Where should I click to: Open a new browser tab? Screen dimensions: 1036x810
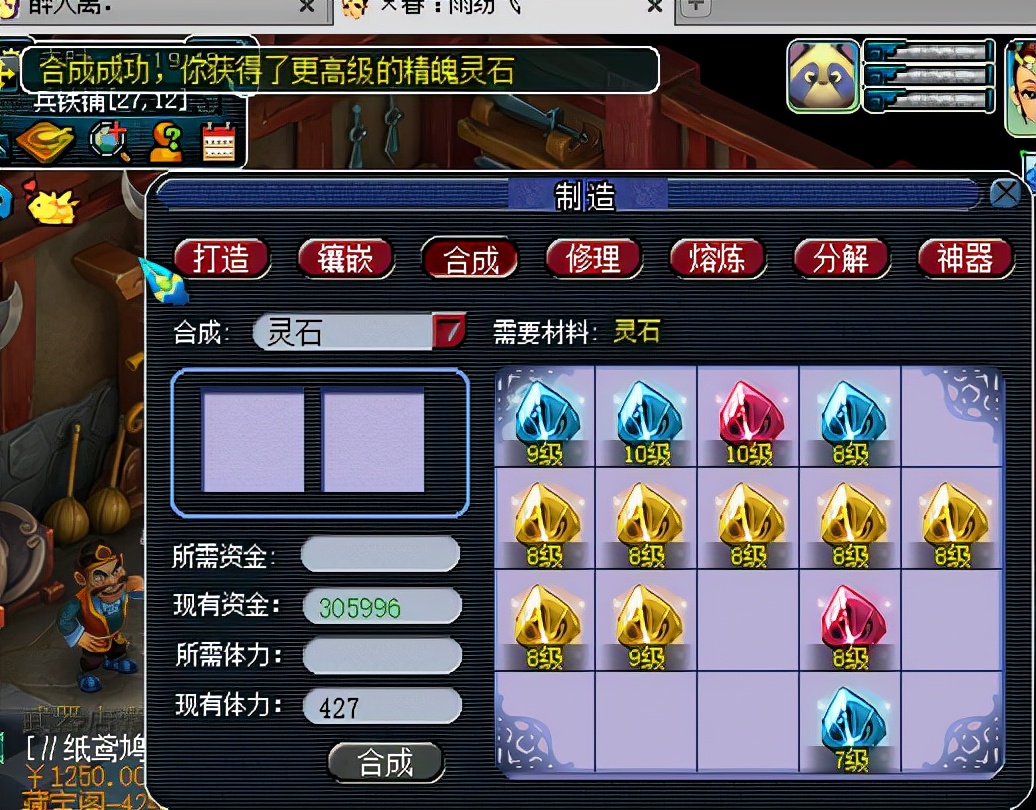point(695,8)
